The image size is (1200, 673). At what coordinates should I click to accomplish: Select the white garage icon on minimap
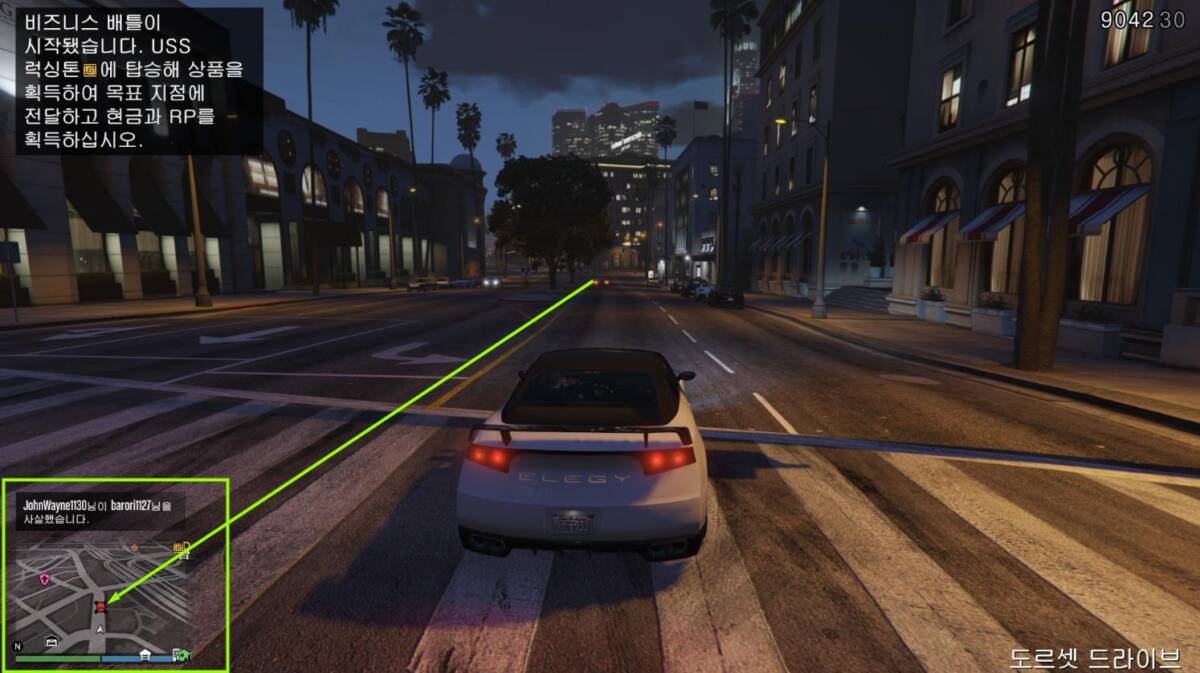point(51,642)
